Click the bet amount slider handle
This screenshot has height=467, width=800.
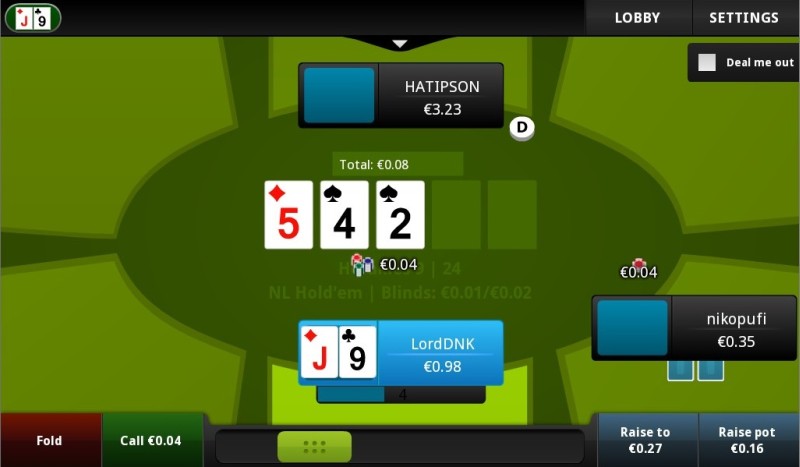tap(314, 446)
